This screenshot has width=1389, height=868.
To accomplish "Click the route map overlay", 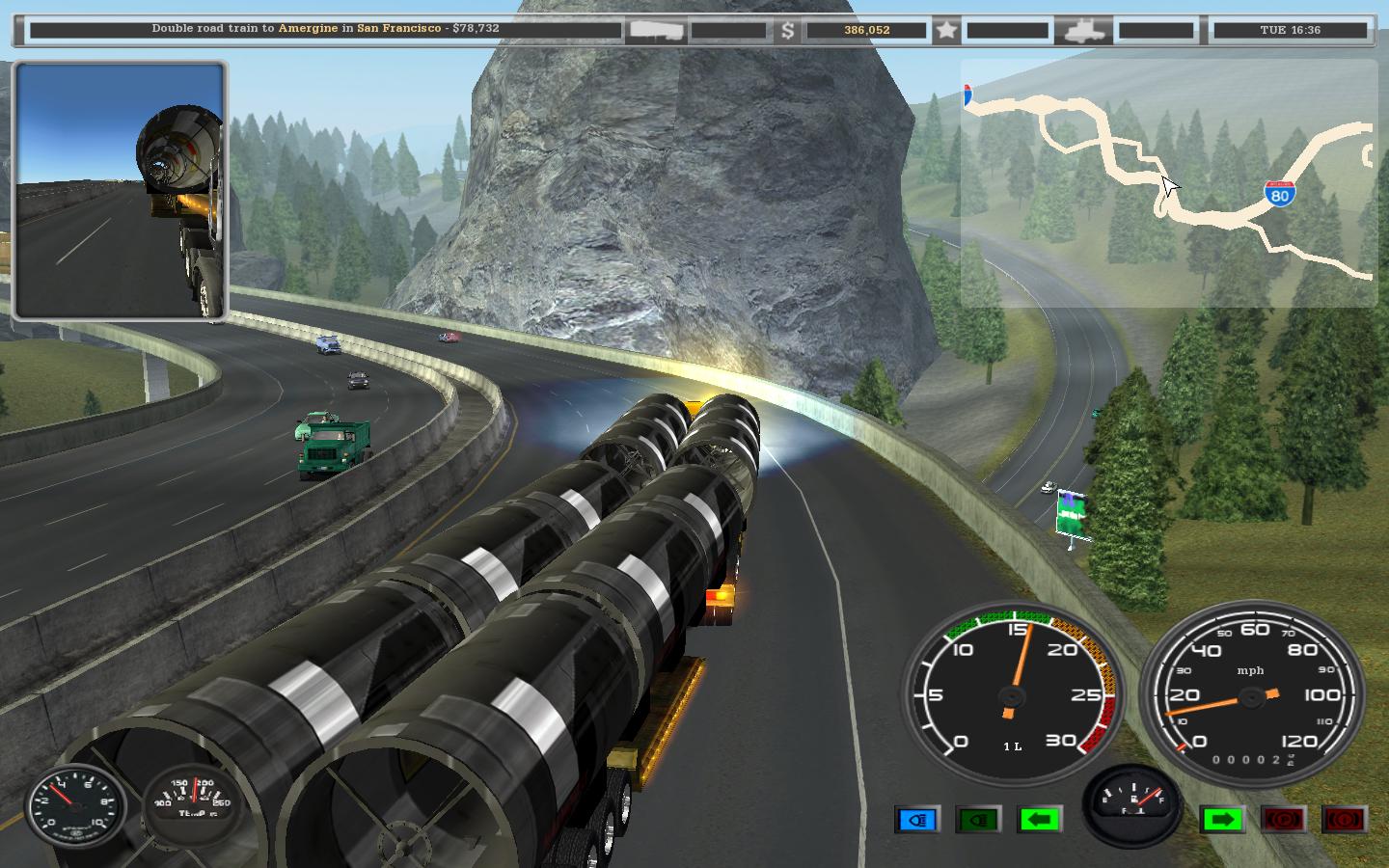I will pos(1168,183).
